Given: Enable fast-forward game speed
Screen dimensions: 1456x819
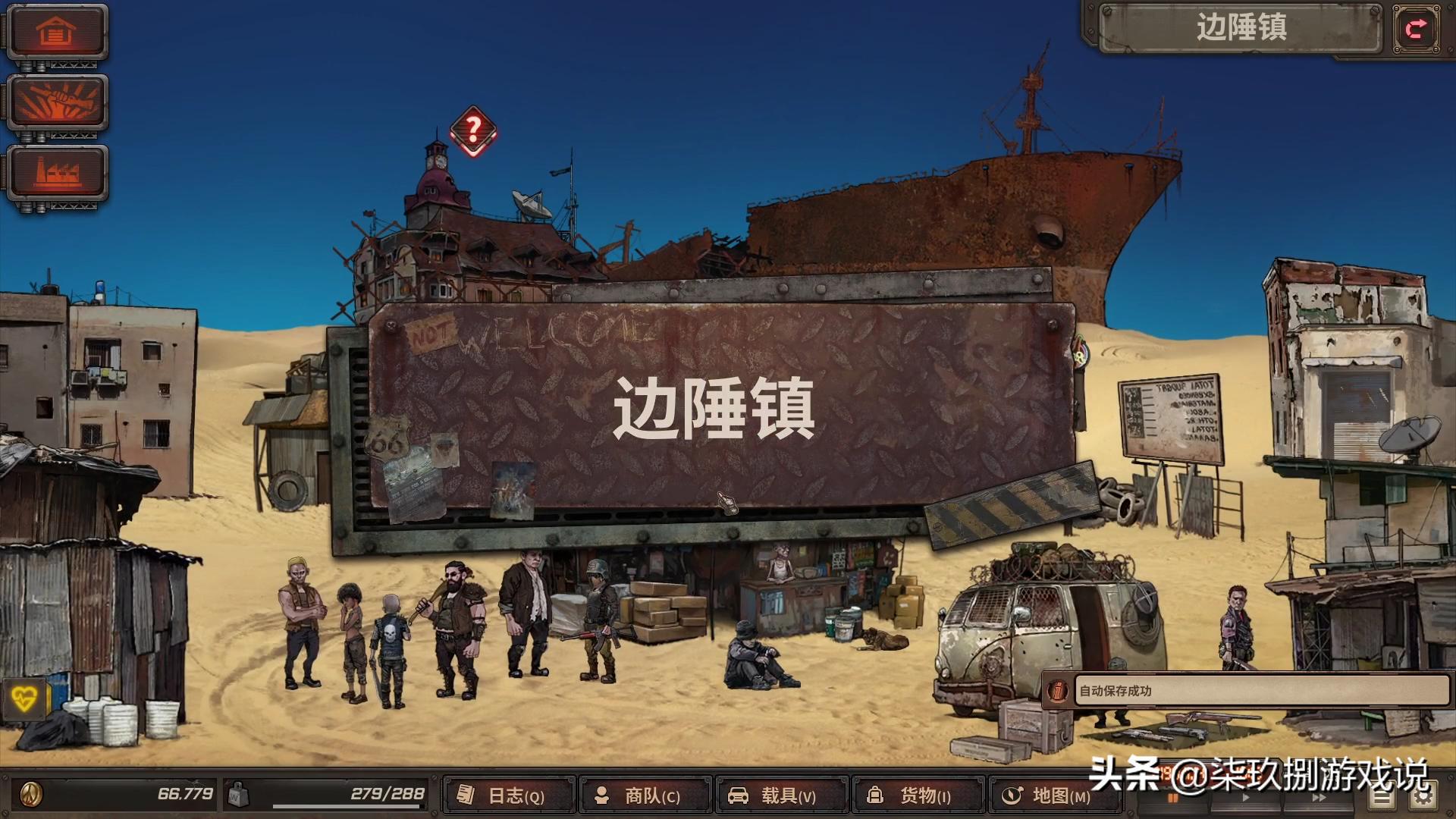Looking at the screenshot, I should [1318, 798].
